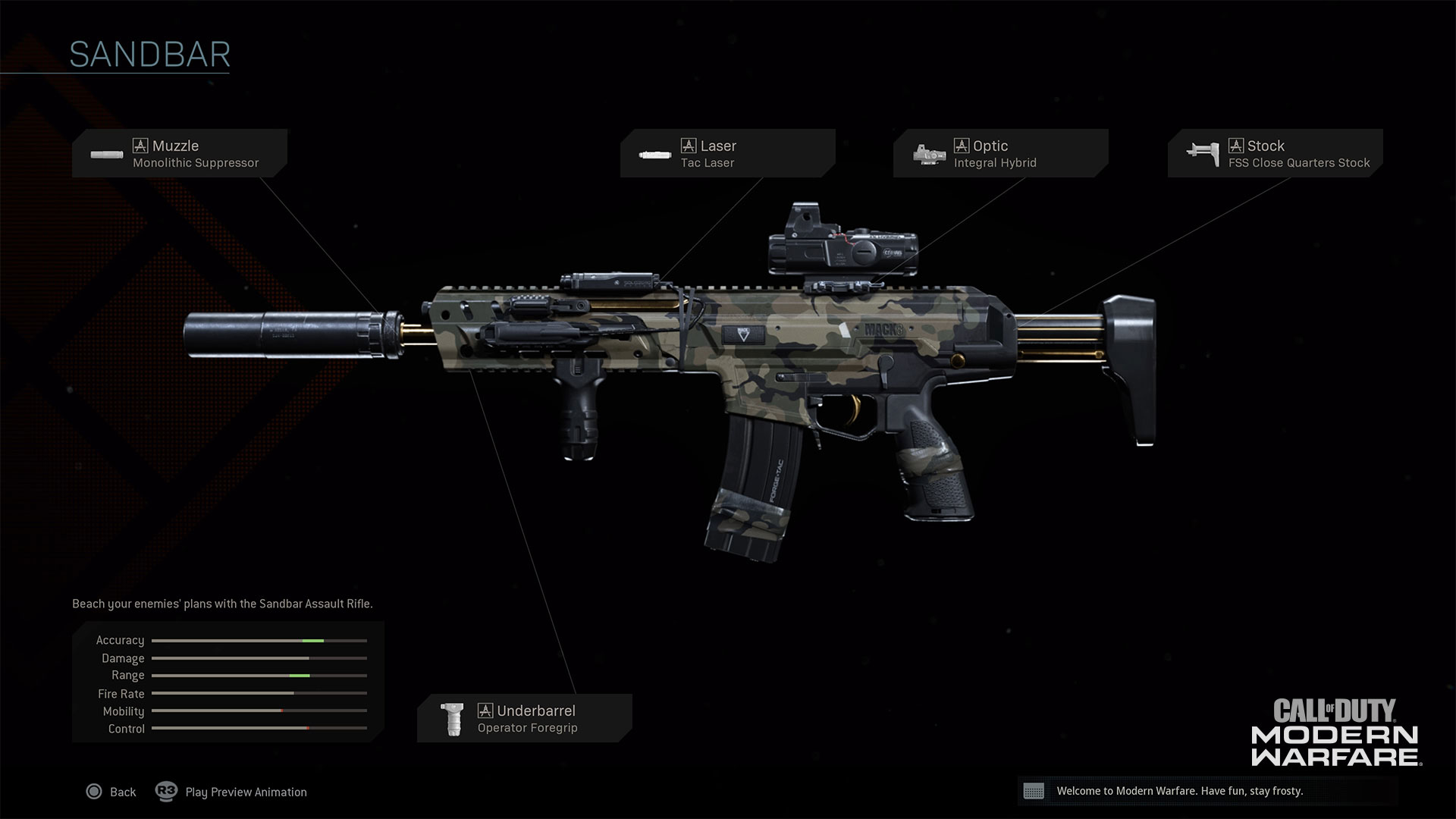
Task: Select the FSS Close Quarters Stock slot
Action: point(1275,153)
